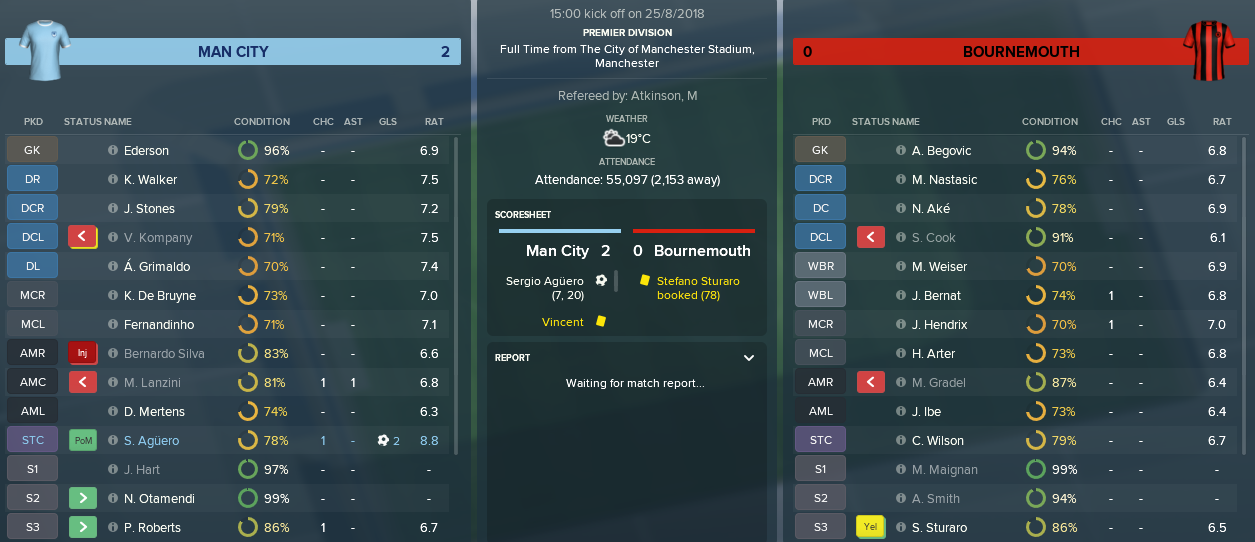
Task: Open Man City team header
Action: click(x=233, y=52)
